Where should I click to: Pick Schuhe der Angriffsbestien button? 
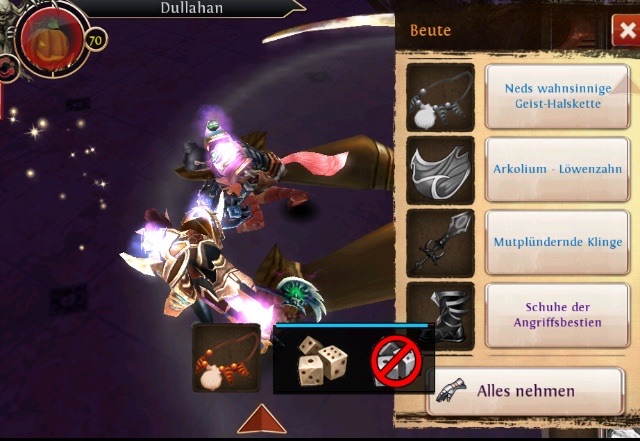(x=557, y=314)
